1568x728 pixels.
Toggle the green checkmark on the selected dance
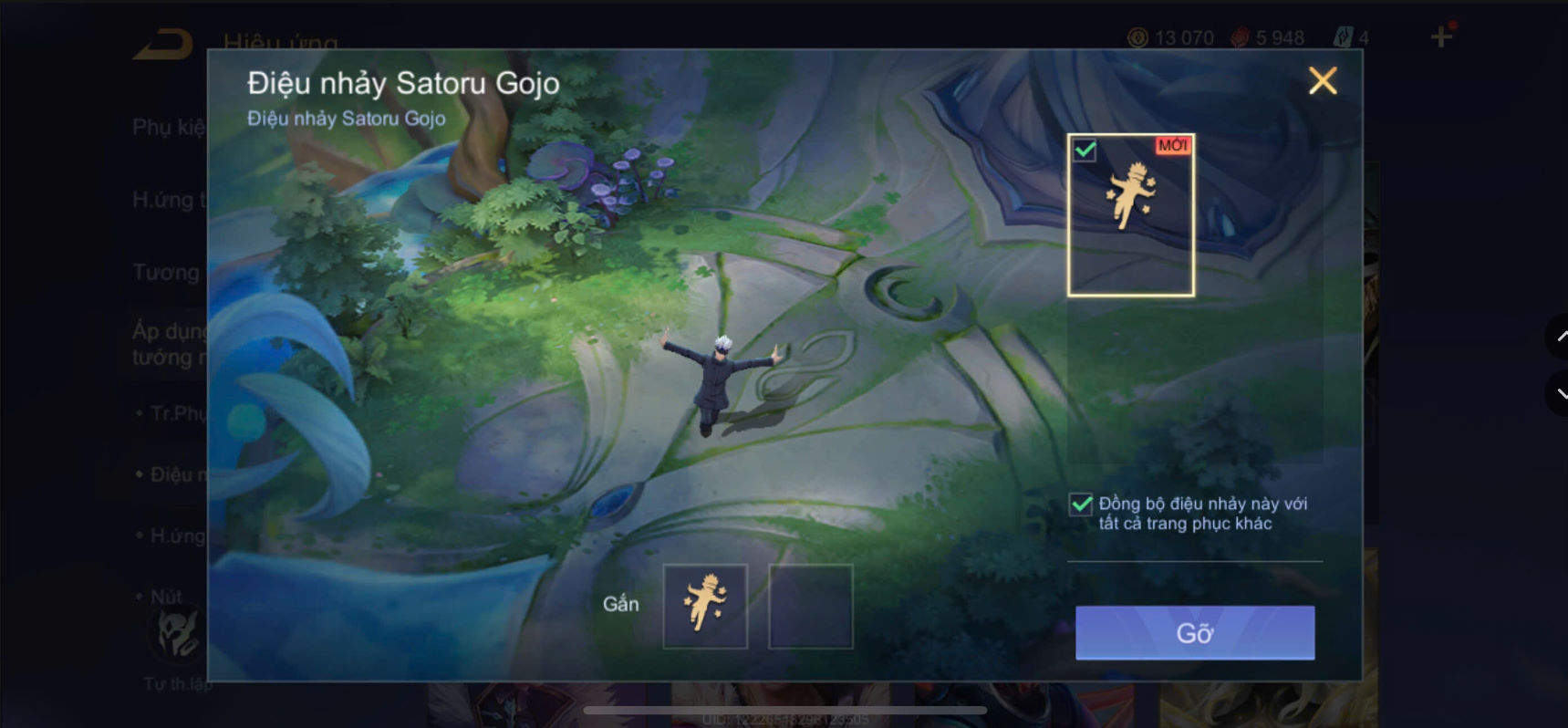coord(1084,149)
